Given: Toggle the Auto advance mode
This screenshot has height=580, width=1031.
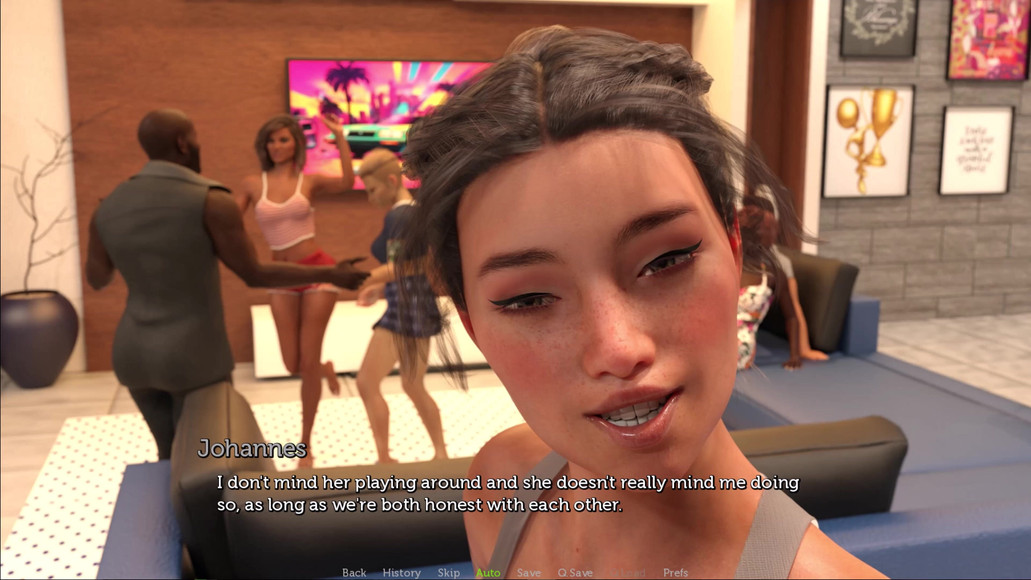Looking at the screenshot, I should [x=488, y=573].
